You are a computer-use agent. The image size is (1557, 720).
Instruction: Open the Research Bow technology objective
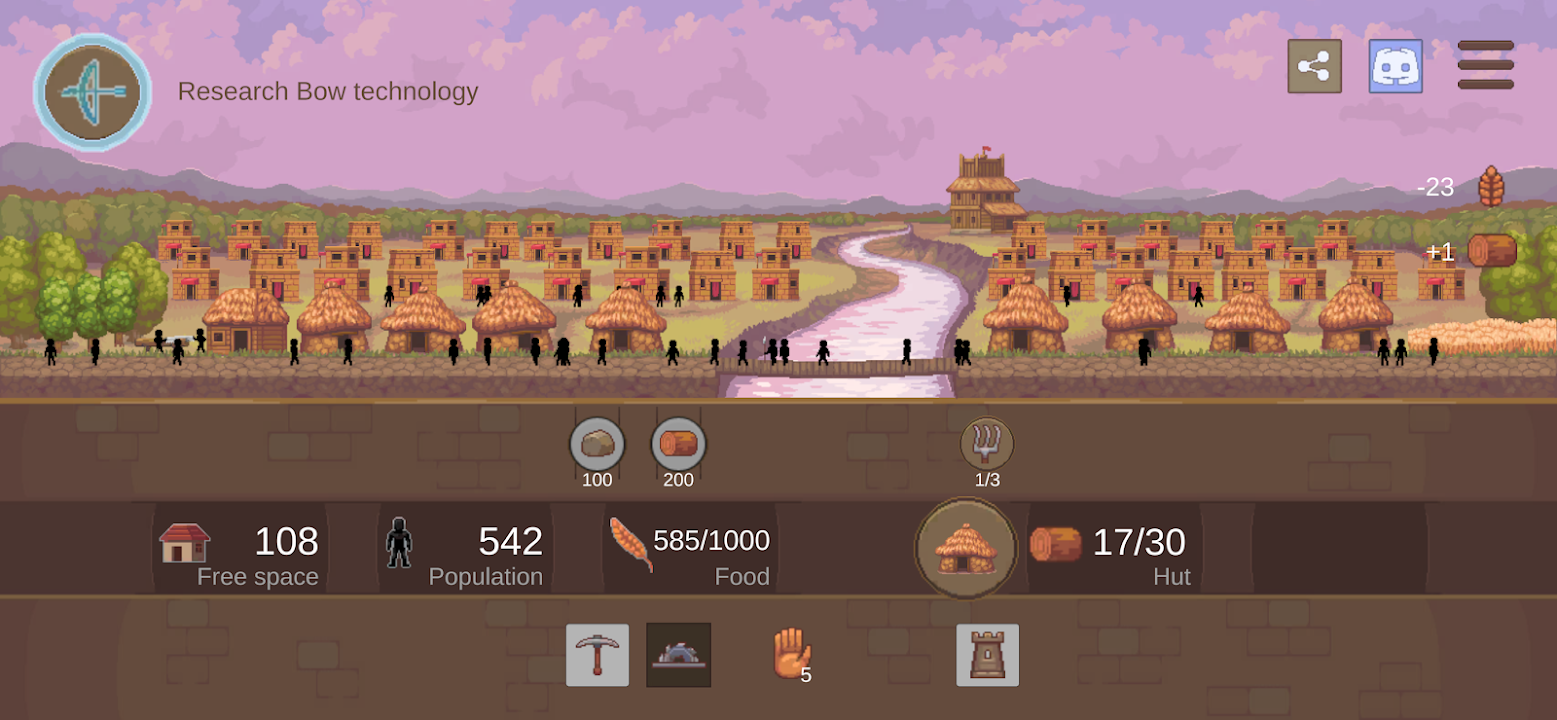93,92
